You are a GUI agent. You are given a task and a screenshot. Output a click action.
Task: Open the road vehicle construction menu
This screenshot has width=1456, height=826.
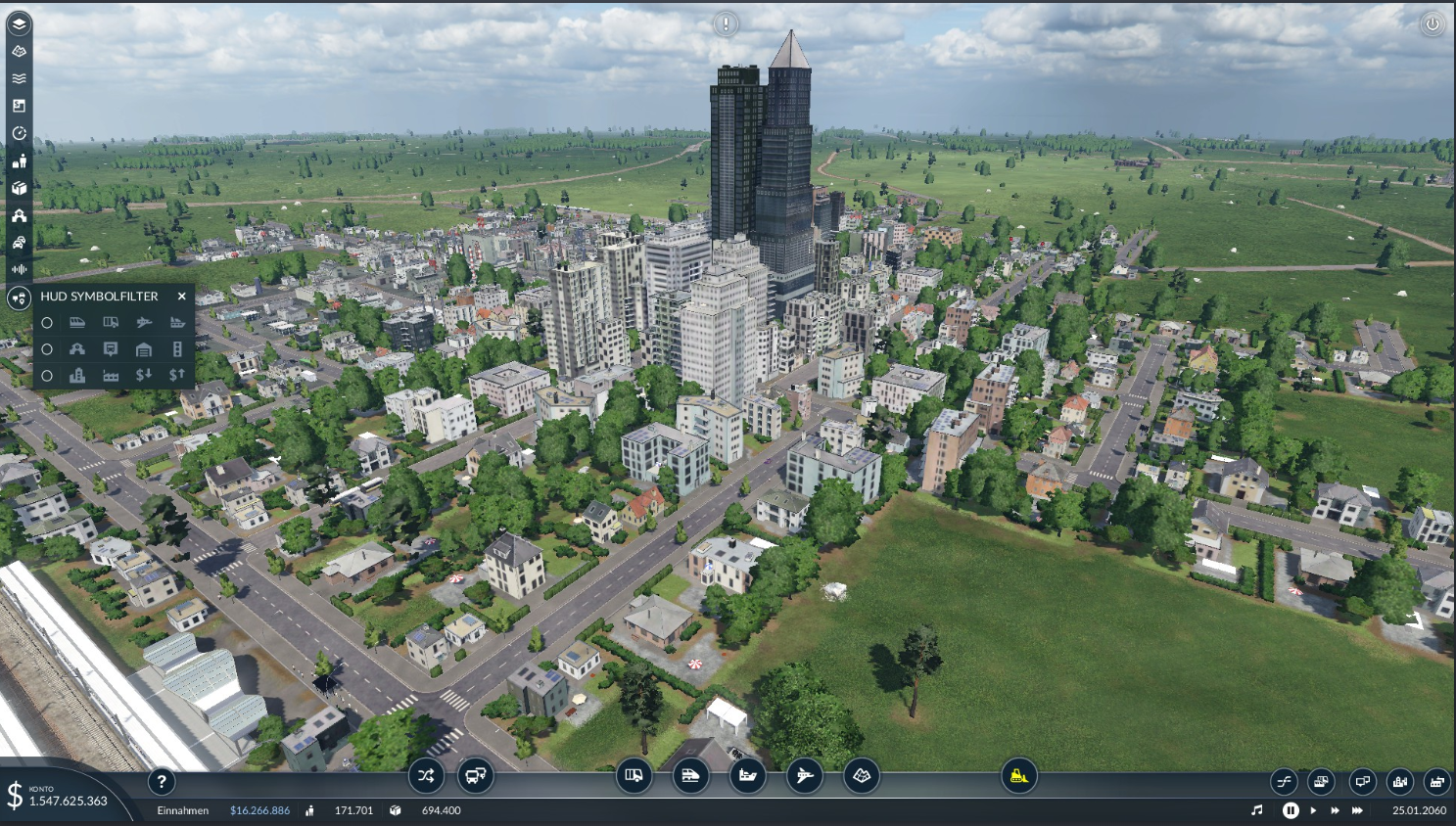[x=634, y=776]
